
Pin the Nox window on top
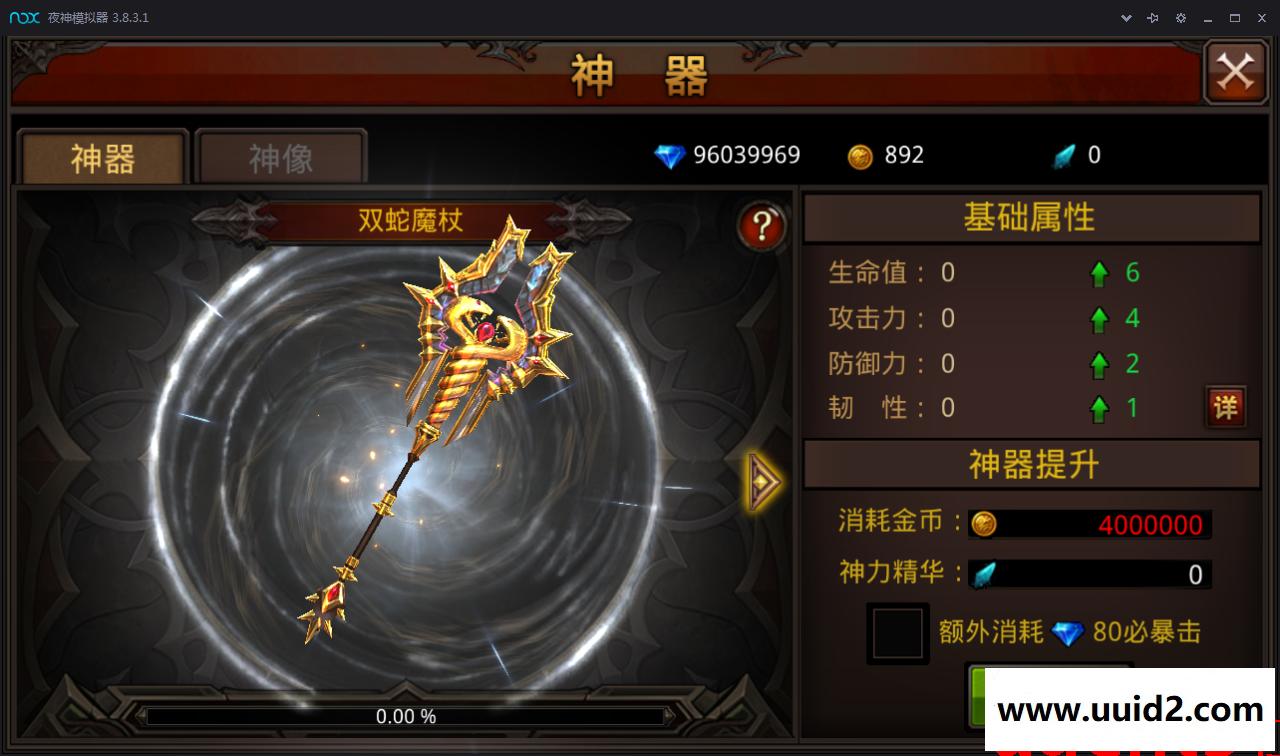tap(1153, 17)
